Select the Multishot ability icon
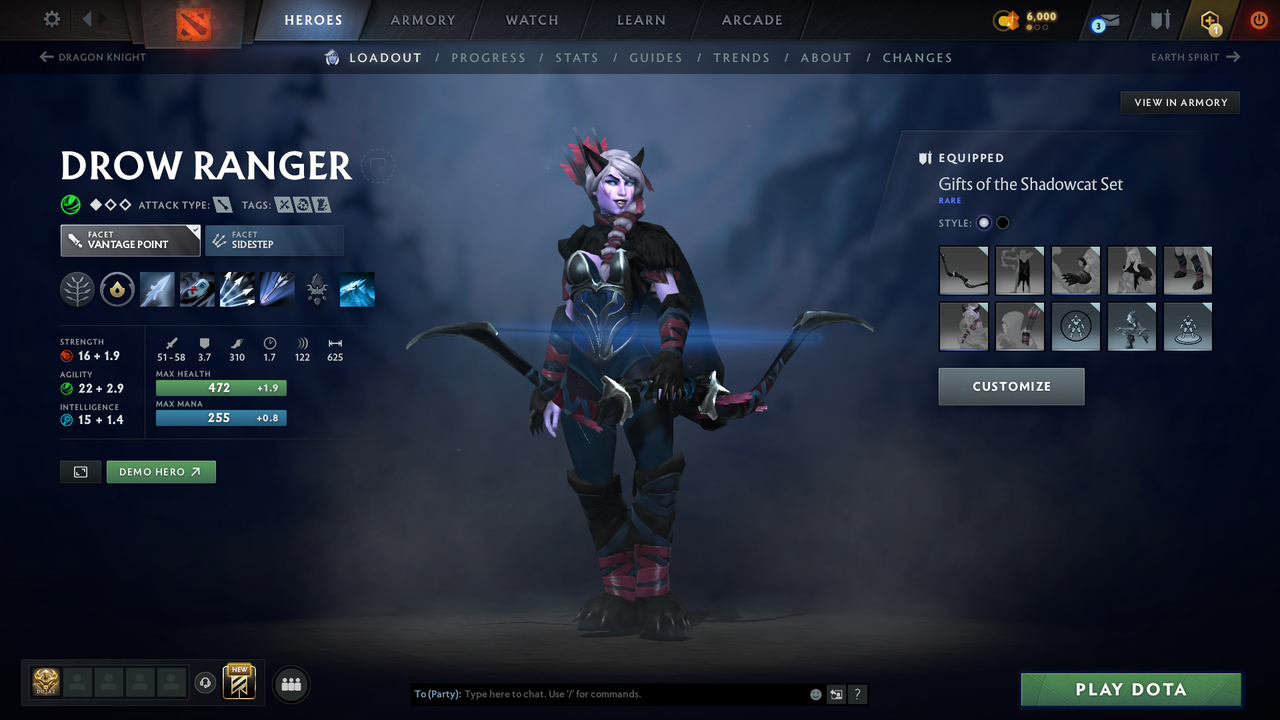The height and width of the screenshot is (720, 1280). (237, 289)
